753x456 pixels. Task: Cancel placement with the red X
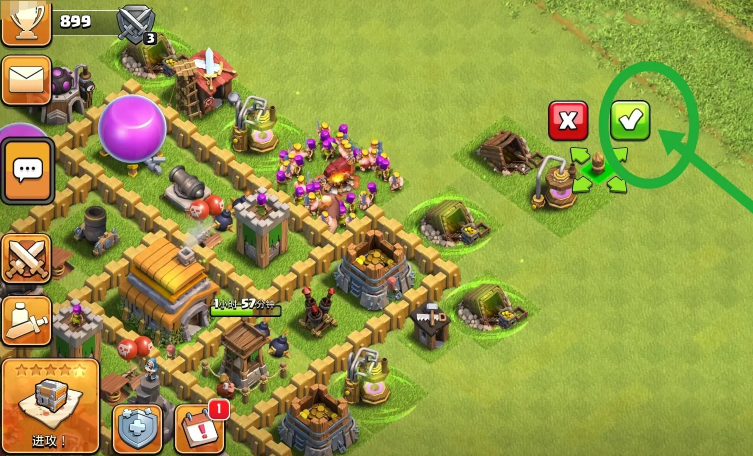[x=568, y=121]
